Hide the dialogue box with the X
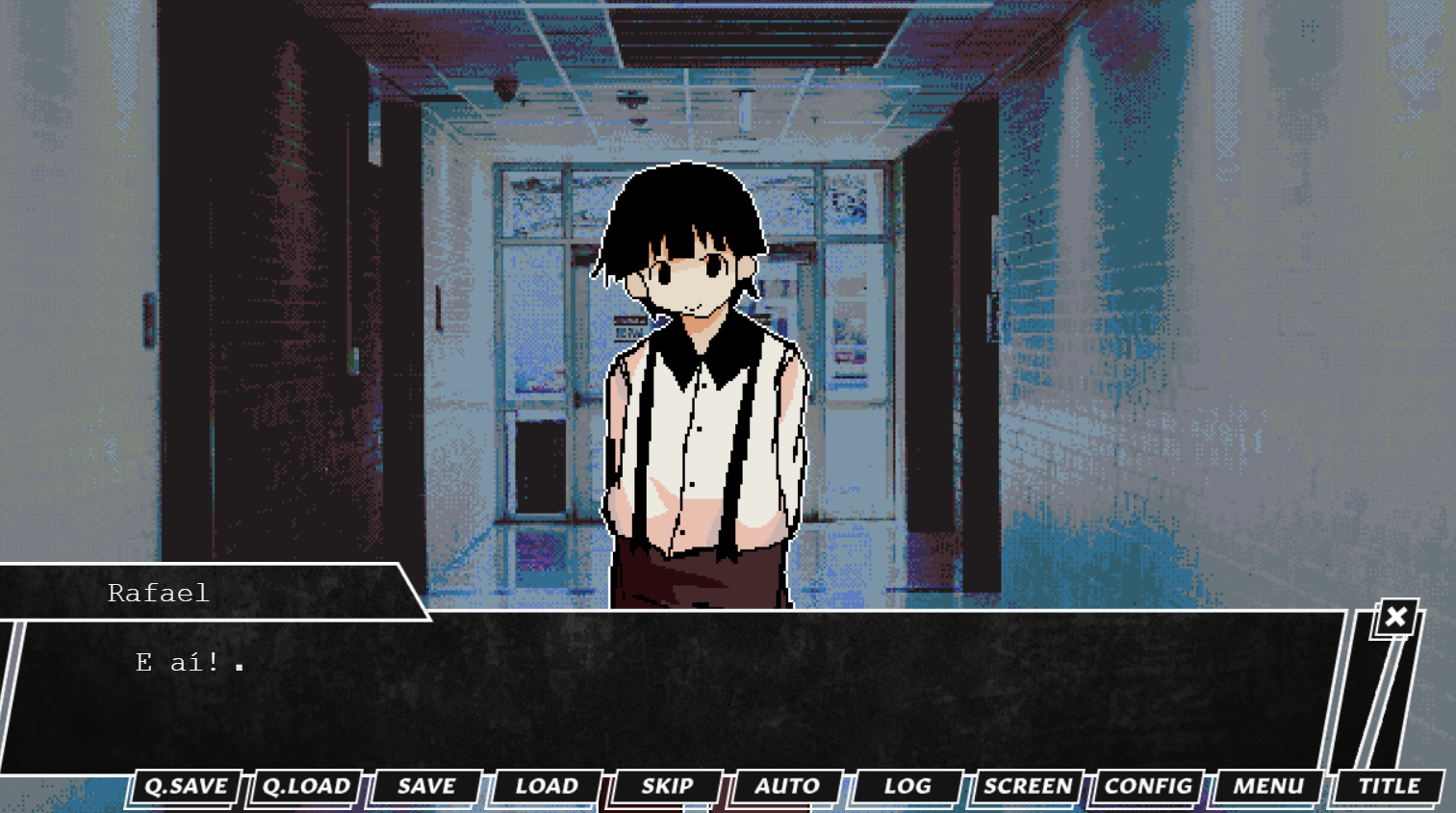This screenshot has width=1456, height=813. pos(1396,617)
